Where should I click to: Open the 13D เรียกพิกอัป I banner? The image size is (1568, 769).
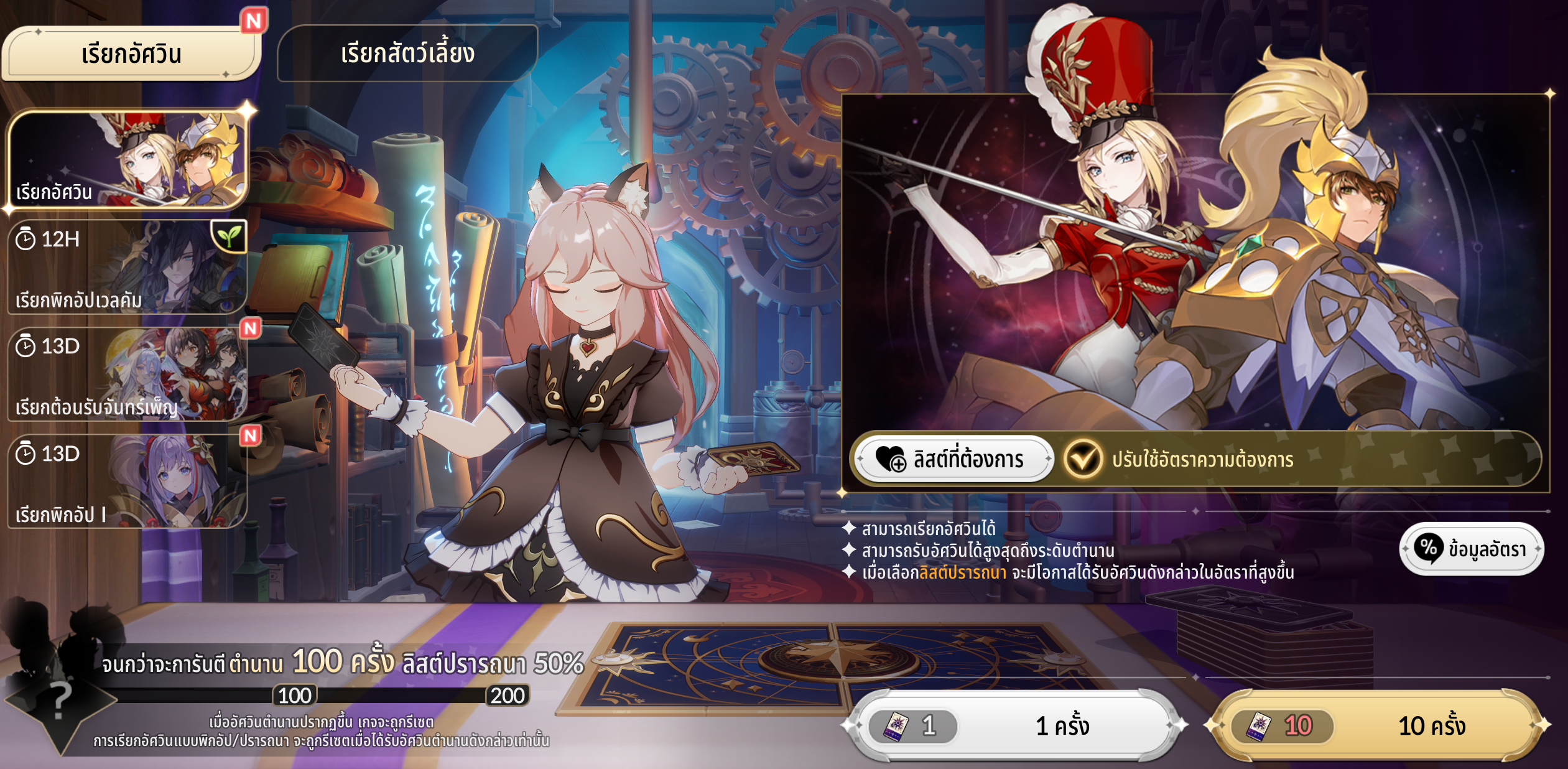128,482
